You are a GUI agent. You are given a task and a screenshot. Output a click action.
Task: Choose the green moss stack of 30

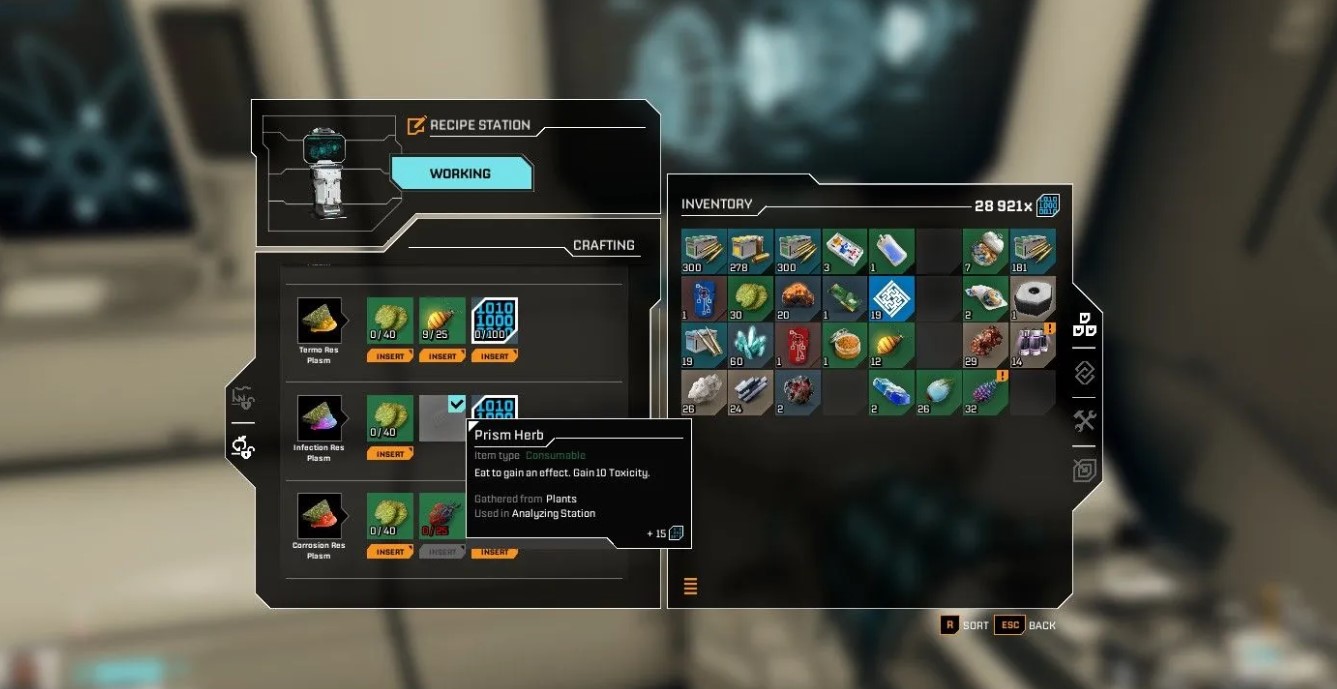(751, 298)
